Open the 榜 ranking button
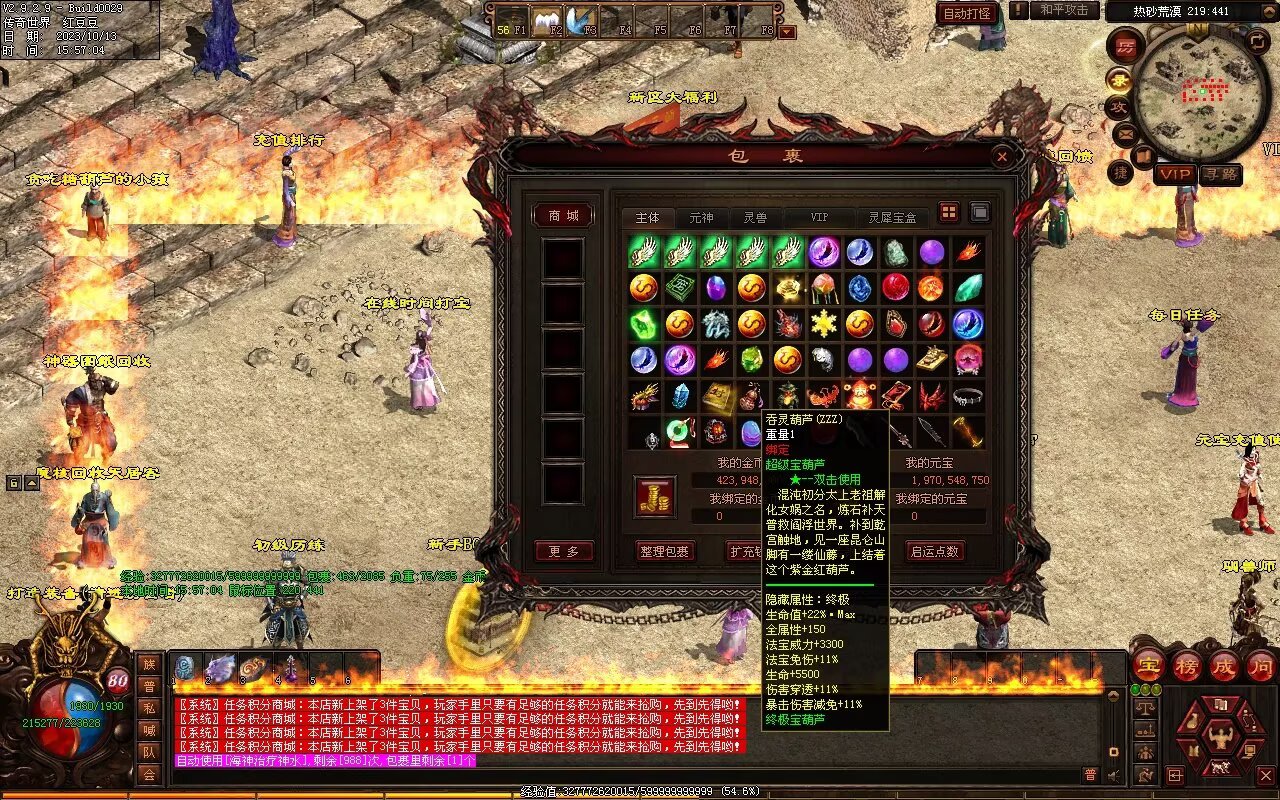Image resolution: width=1280 pixels, height=800 pixels. point(1187,666)
